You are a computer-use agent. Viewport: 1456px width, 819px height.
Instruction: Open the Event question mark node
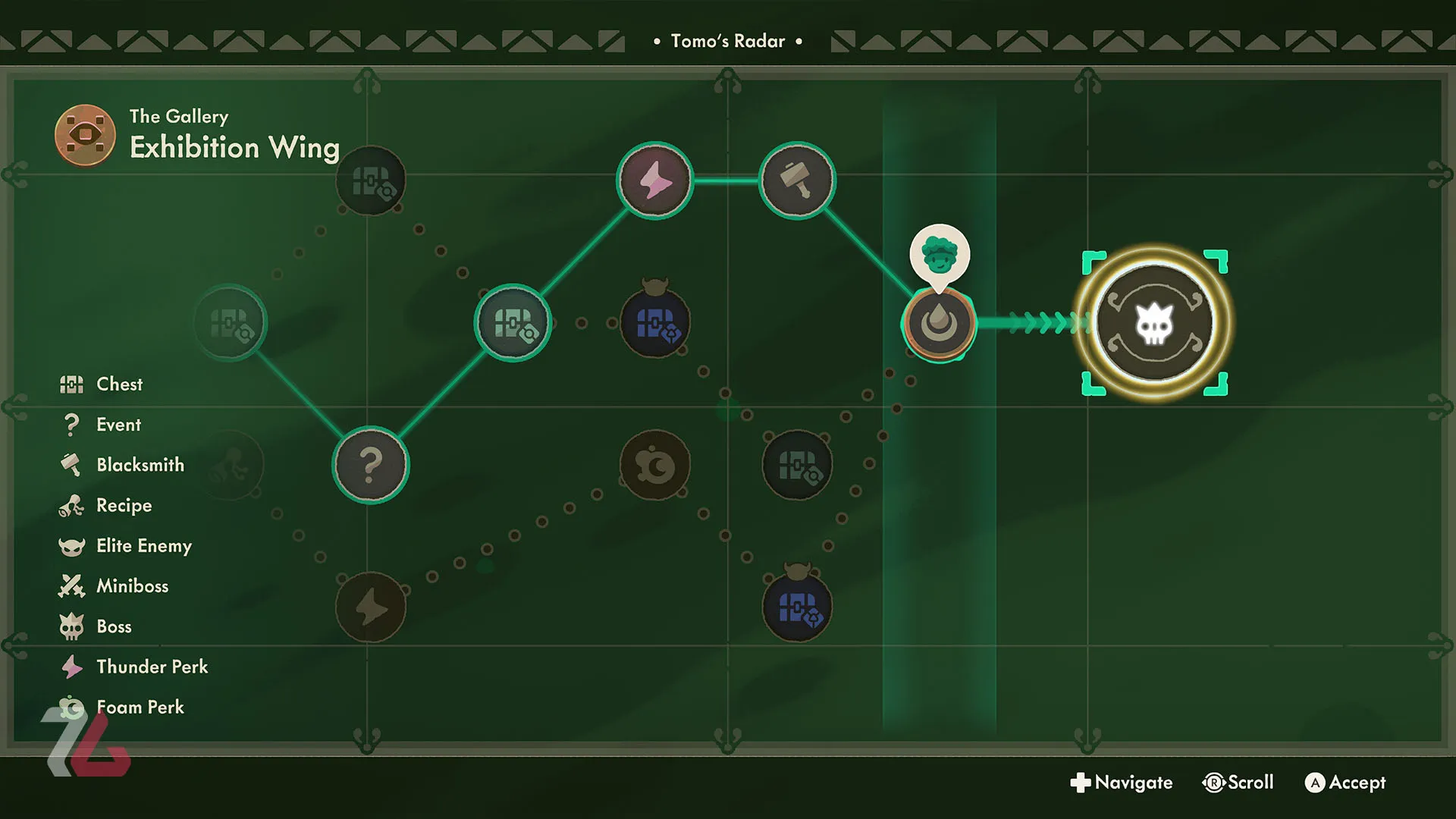[x=370, y=466]
